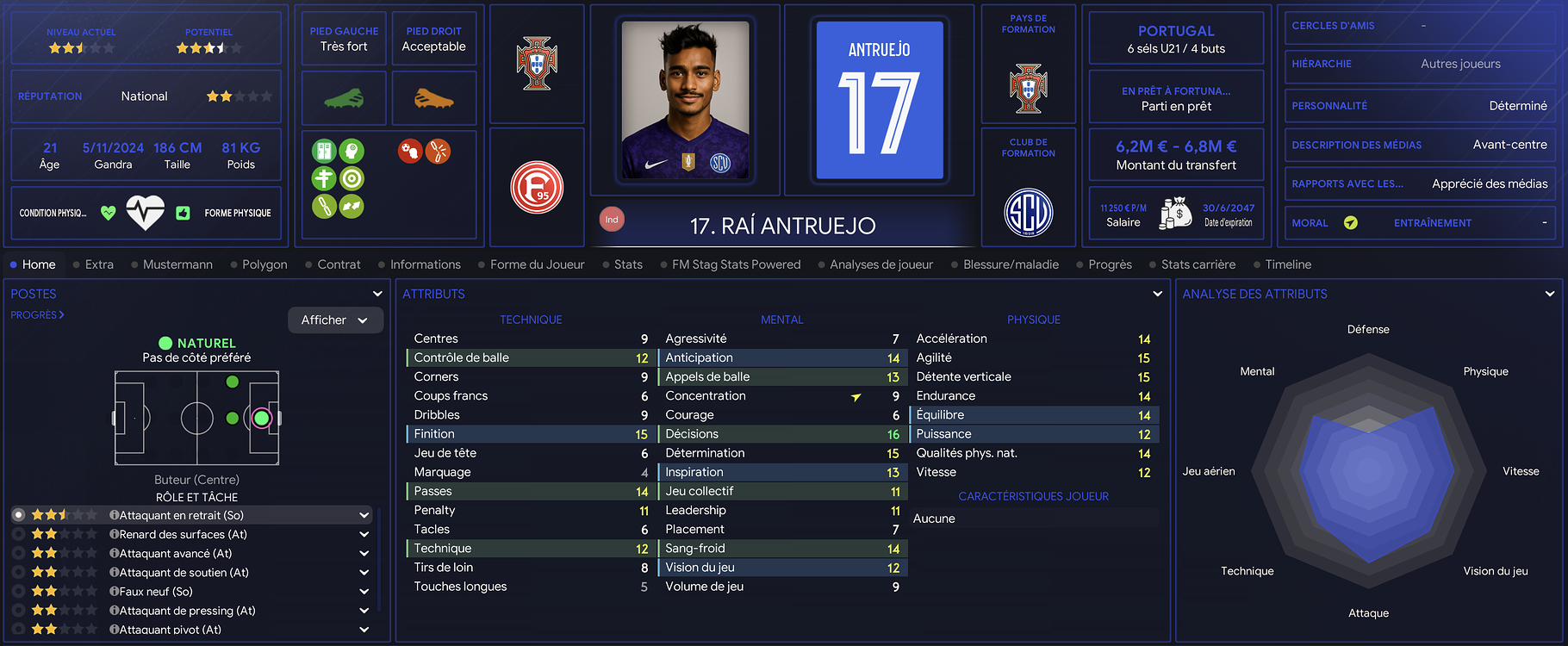
Task: Show the Stats carrière tab
Action: 1198,264
